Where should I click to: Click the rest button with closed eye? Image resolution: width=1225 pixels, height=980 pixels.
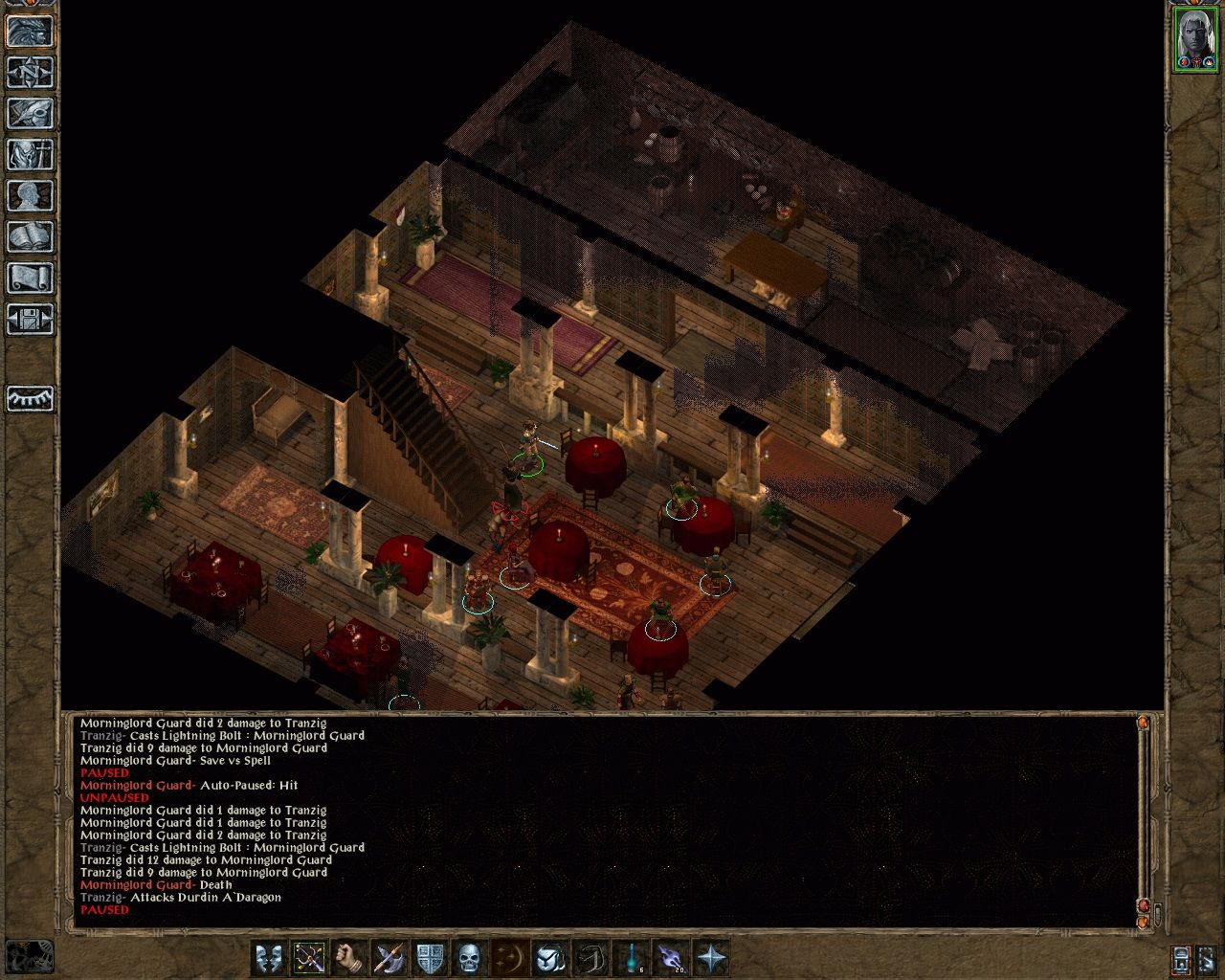click(30, 398)
